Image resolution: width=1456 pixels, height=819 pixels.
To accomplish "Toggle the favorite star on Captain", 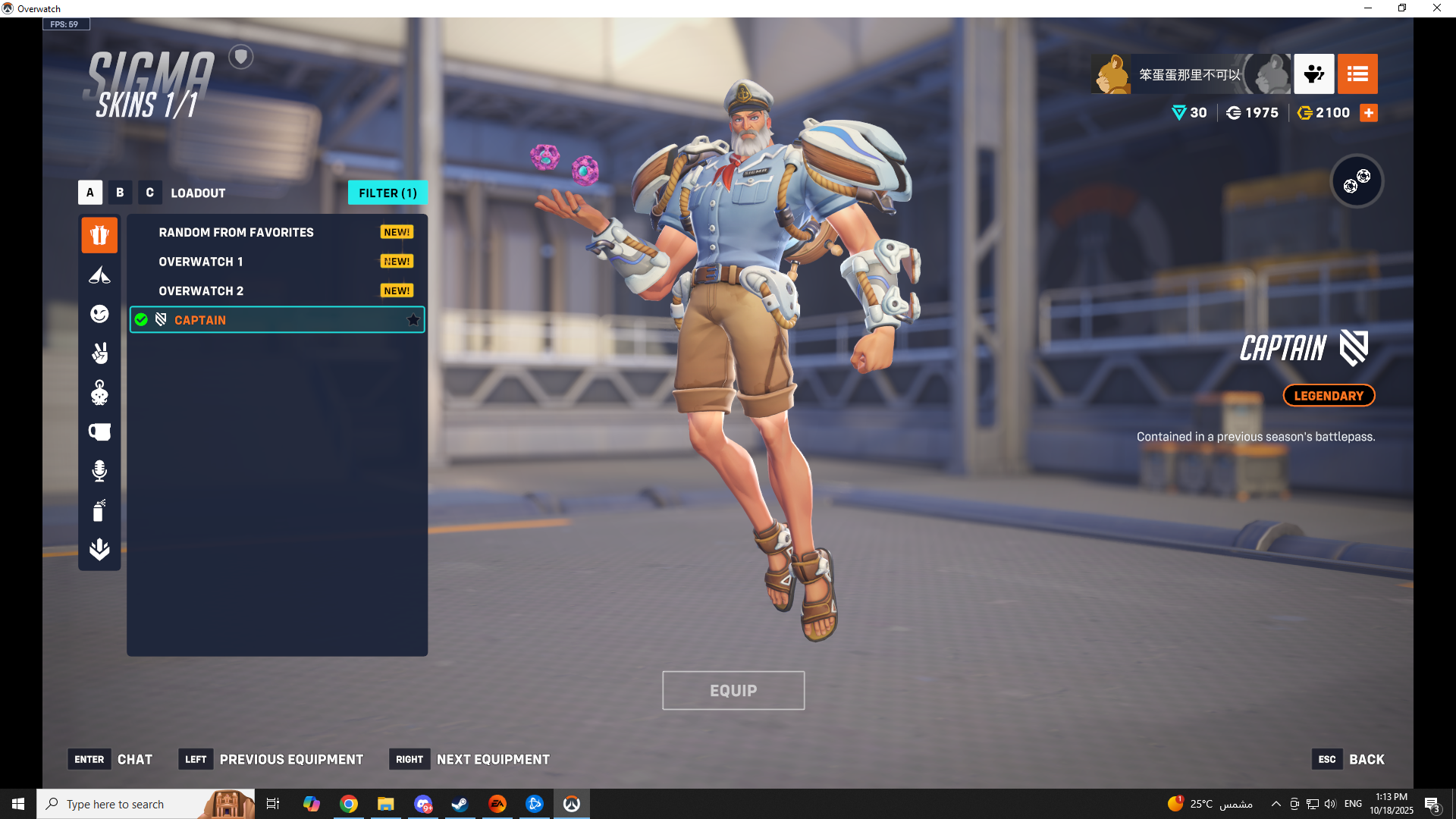I will (x=413, y=320).
